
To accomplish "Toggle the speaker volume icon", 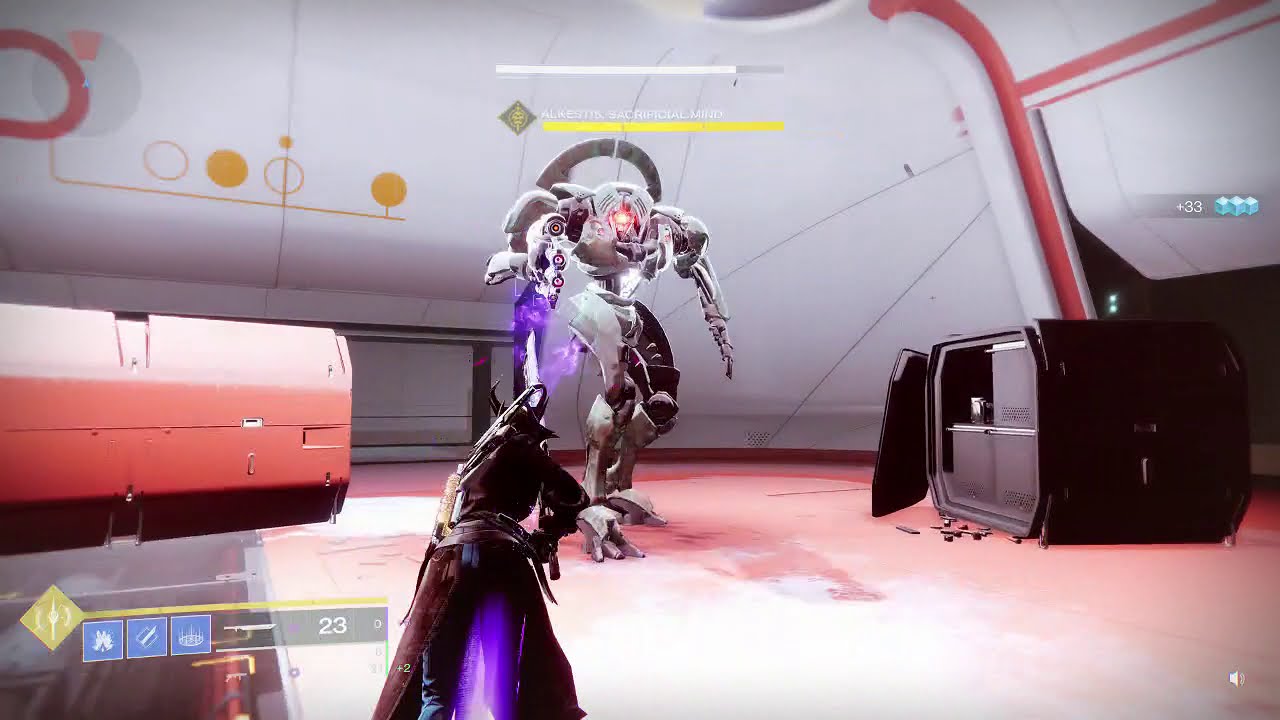I will (x=1237, y=679).
